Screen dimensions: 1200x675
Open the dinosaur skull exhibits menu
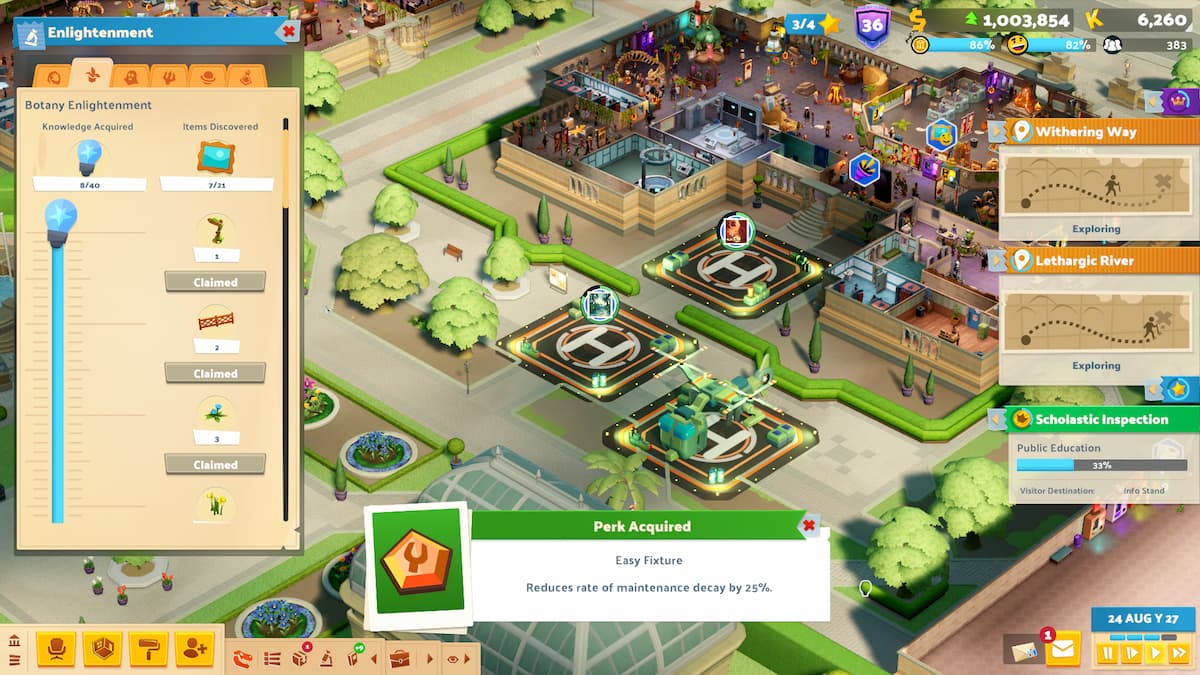coord(243,658)
